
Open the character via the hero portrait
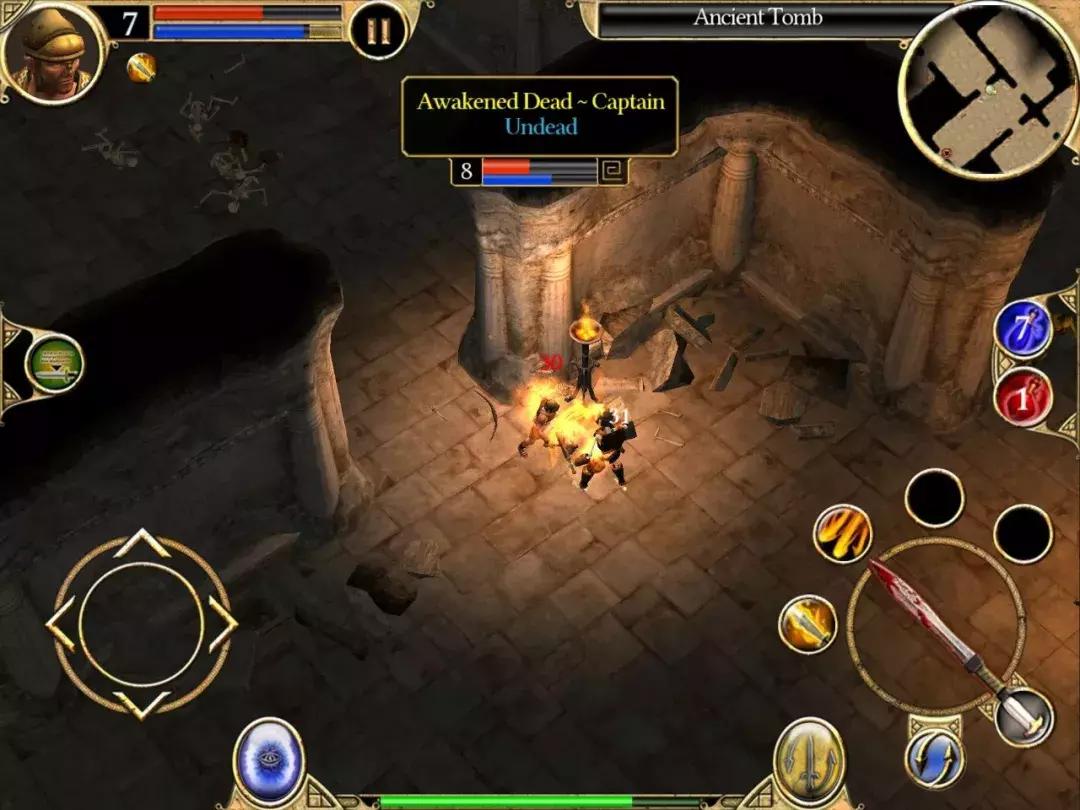coord(53,52)
